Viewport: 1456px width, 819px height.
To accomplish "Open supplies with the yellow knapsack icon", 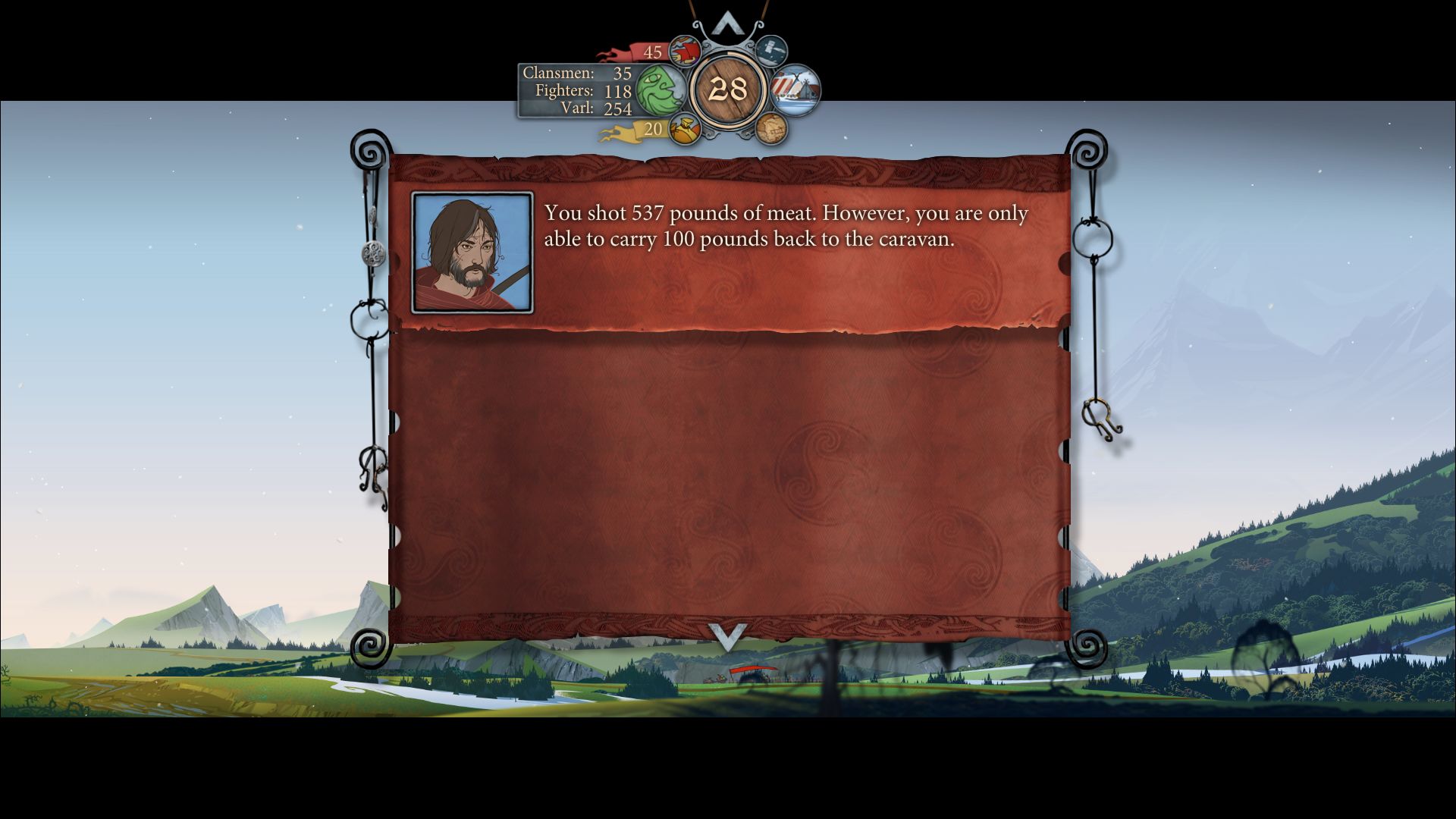I will 683,130.
